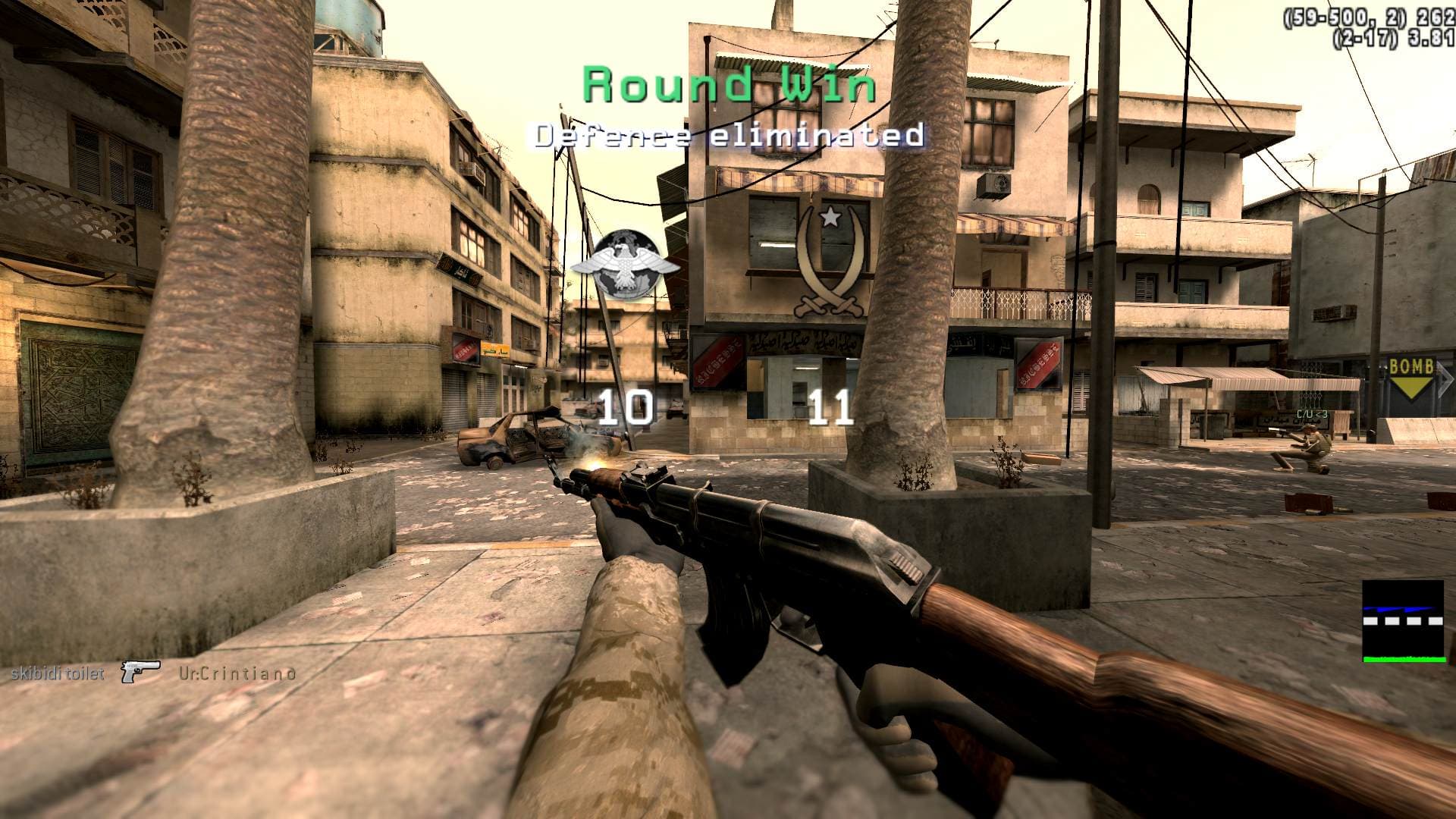Select the yellow BOMB objective marker
The image size is (1456, 819).
pos(1410,376)
